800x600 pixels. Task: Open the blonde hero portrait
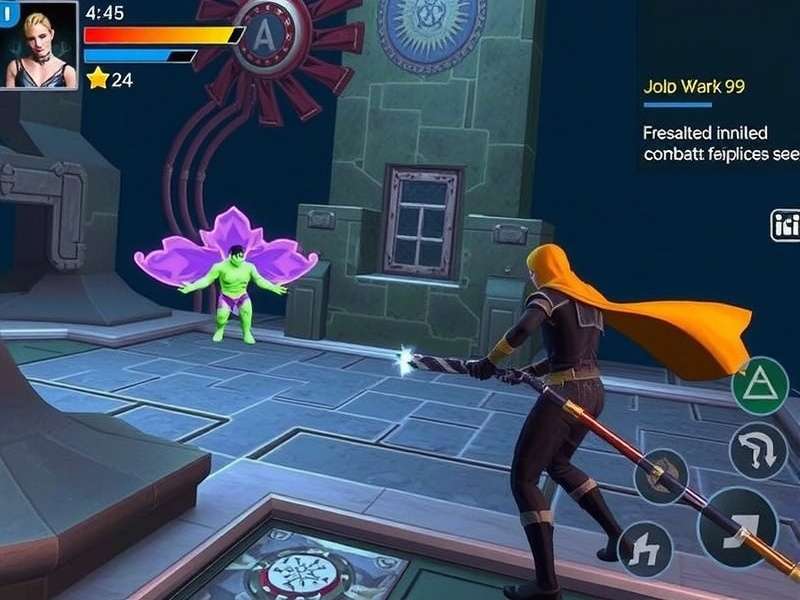tap(40, 46)
